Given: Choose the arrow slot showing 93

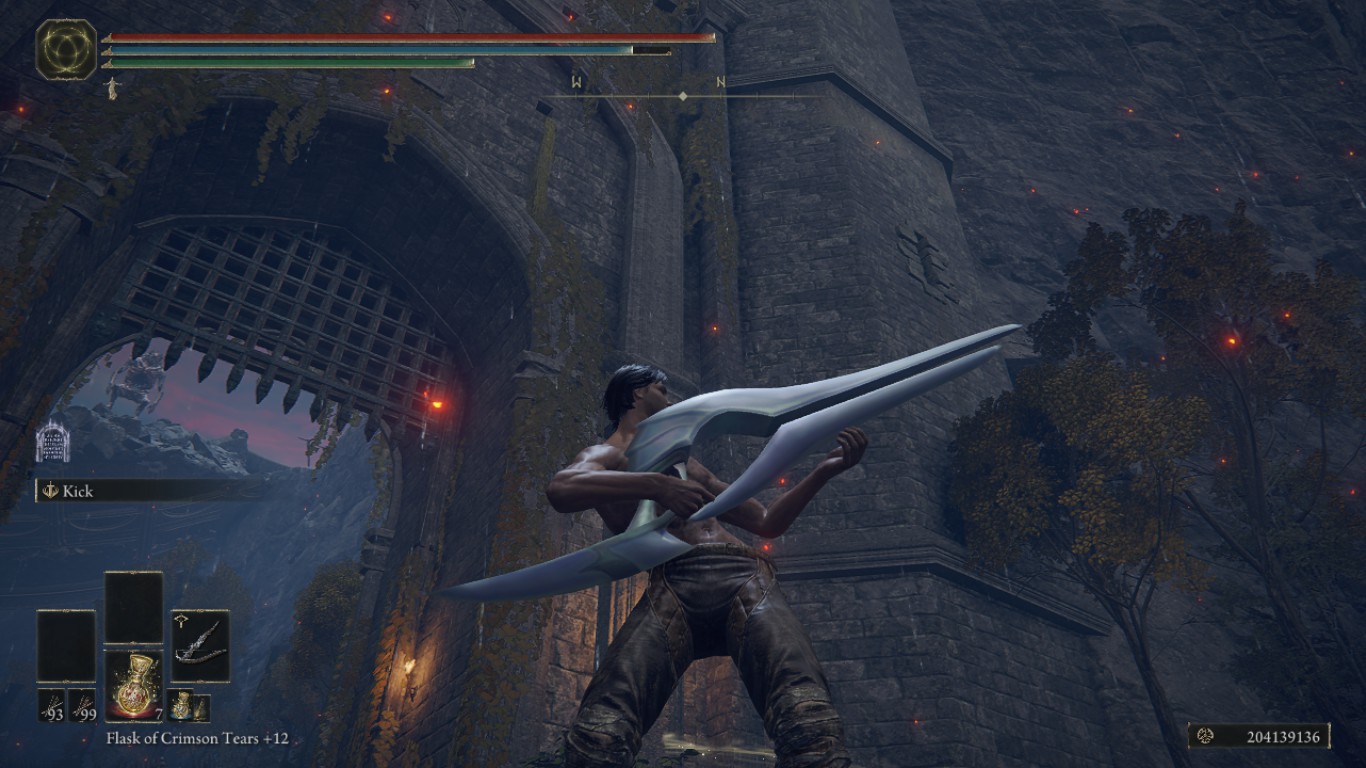Looking at the screenshot, I should pos(52,704).
